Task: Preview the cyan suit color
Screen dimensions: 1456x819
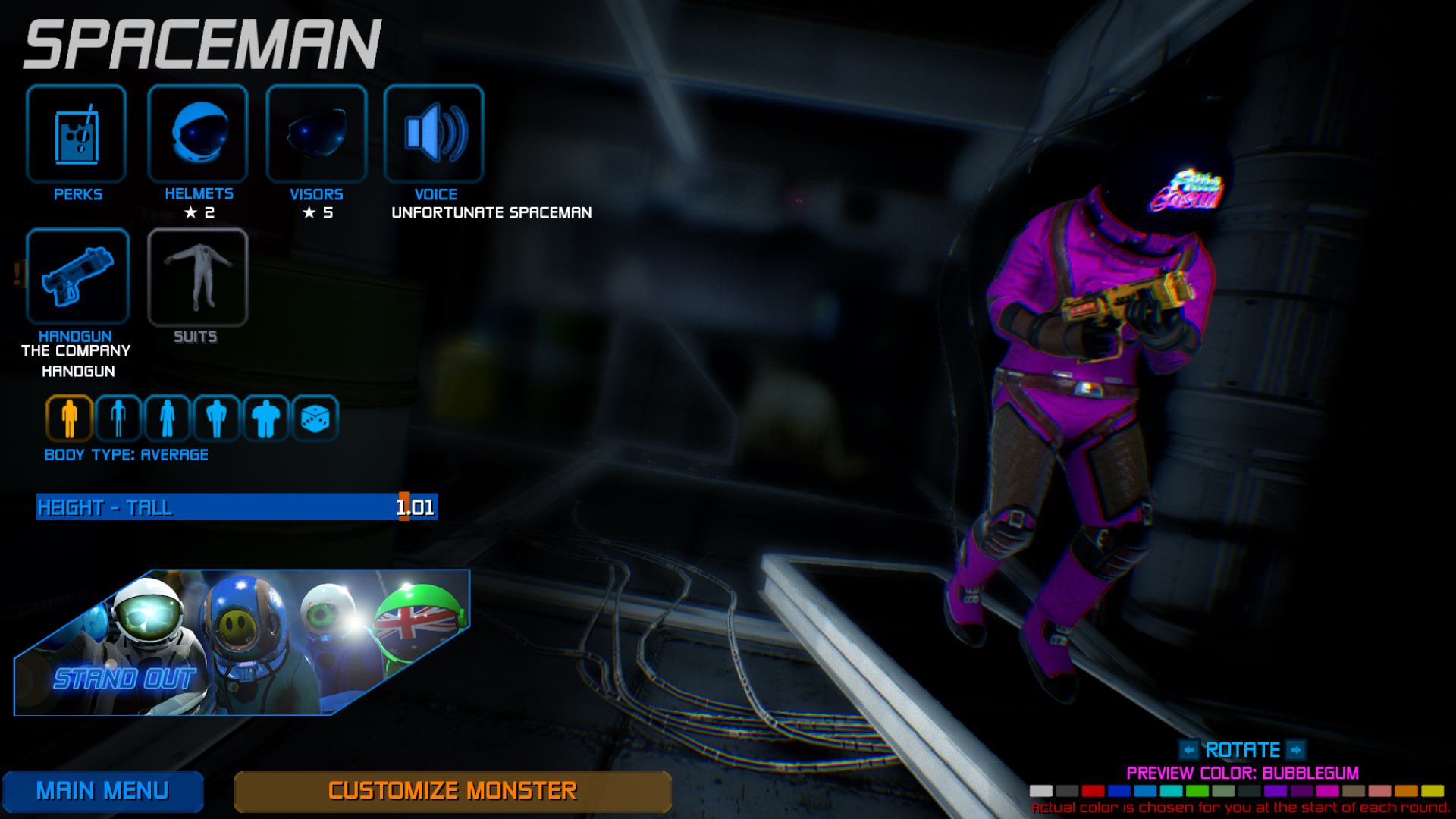Action: [1171, 791]
